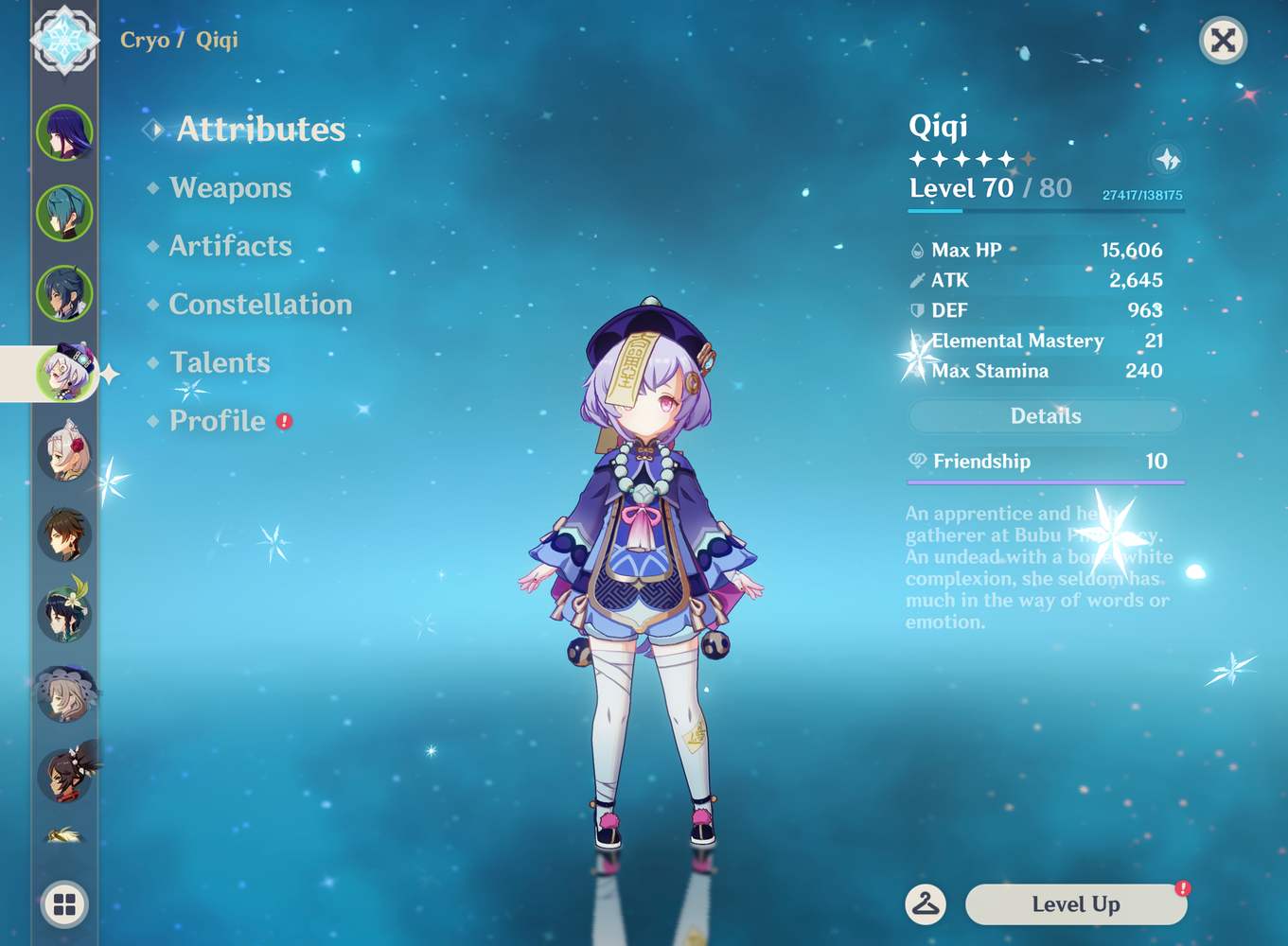Image resolution: width=1288 pixels, height=946 pixels.
Task: Select the topmost purple-haired character portrait
Action: coord(63,132)
